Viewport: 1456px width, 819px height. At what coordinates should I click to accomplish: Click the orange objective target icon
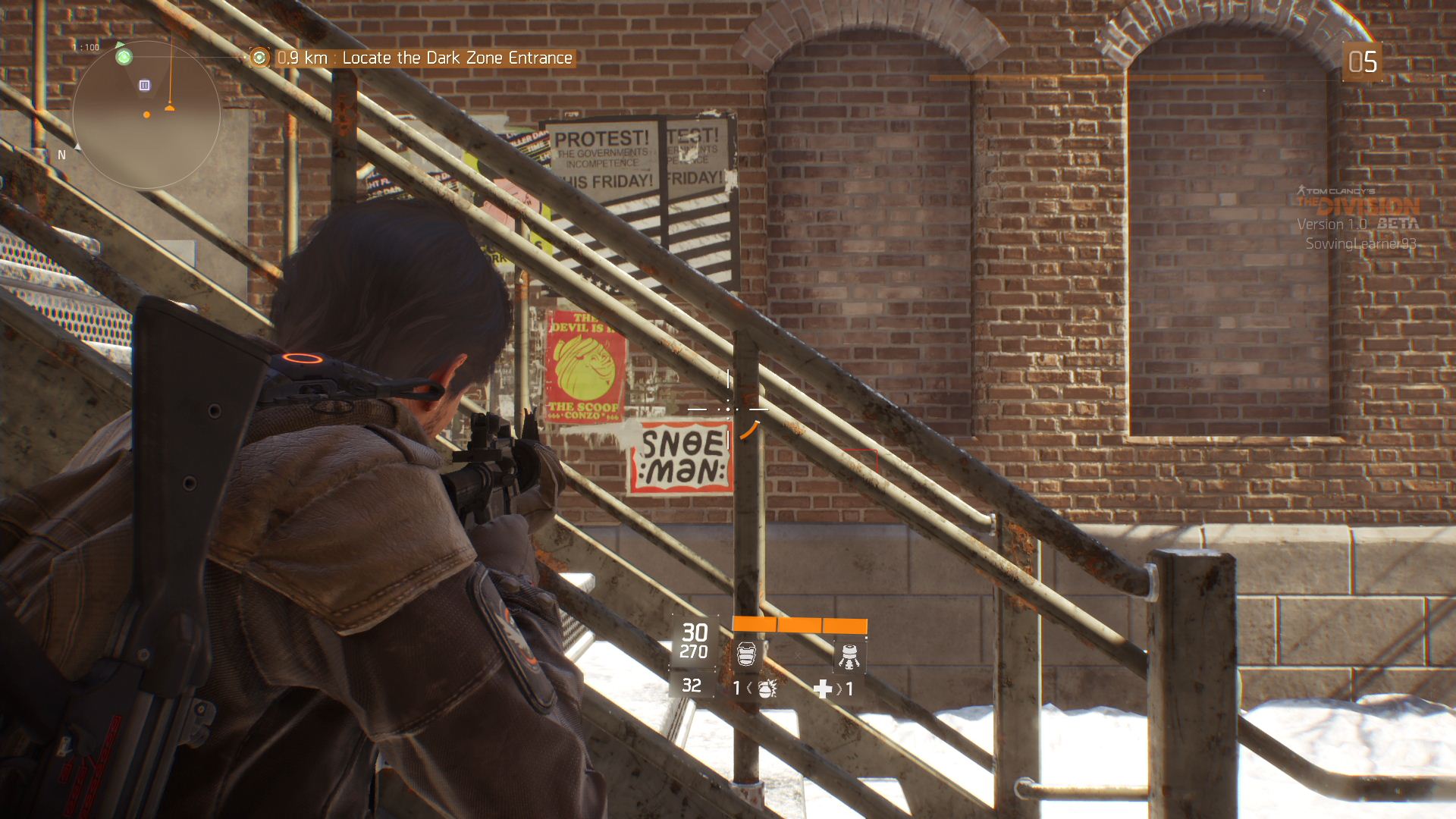pos(260,58)
